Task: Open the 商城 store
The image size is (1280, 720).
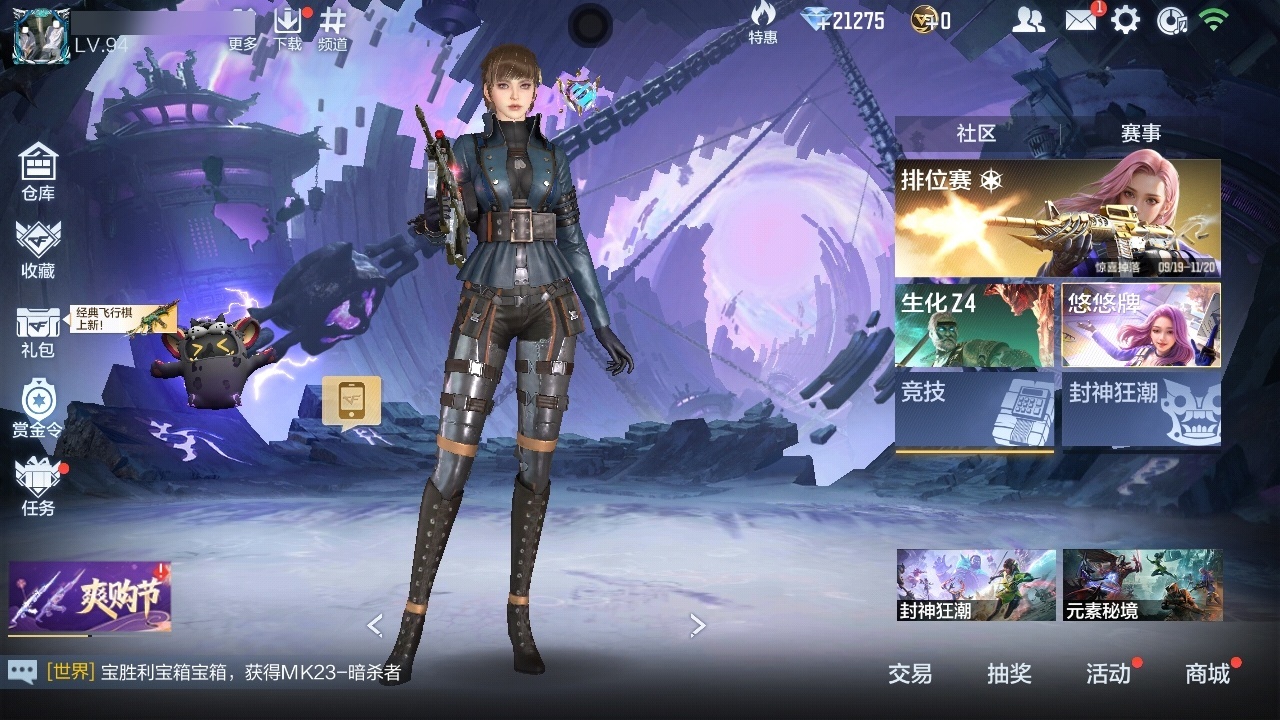Action: click(x=1207, y=674)
